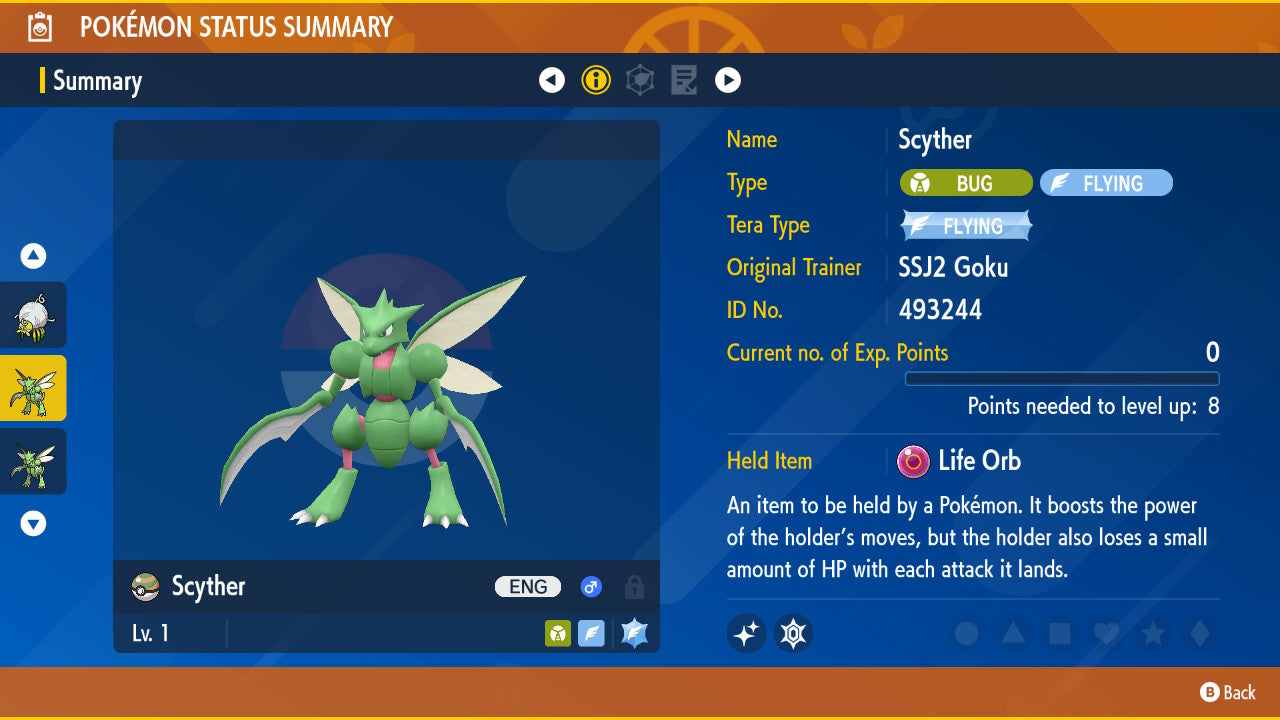Viewport: 1280px width, 720px height.
Task: Select the info summary tab icon
Action: tap(596, 80)
